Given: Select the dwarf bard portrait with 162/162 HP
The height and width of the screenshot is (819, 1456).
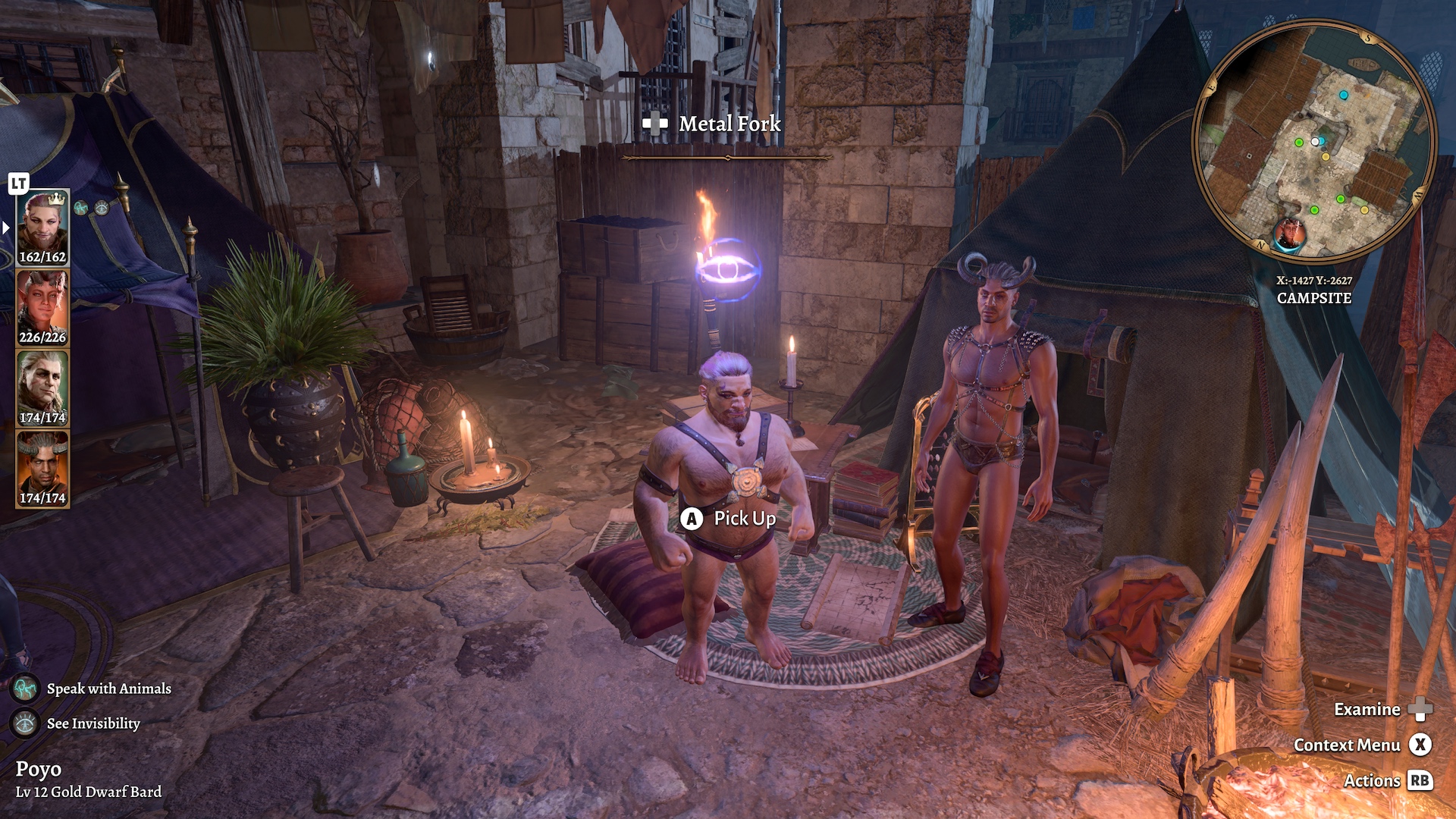Looking at the screenshot, I should tap(42, 227).
